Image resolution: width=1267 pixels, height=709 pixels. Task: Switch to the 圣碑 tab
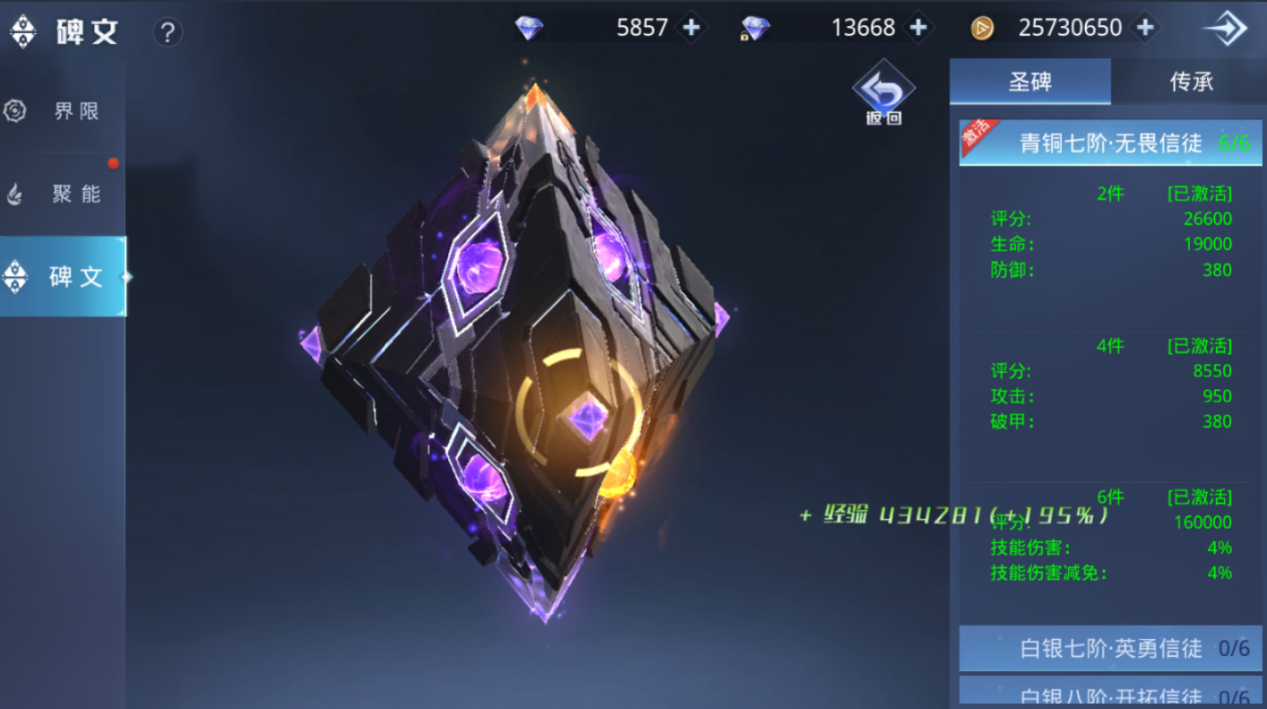click(1029, 81)
